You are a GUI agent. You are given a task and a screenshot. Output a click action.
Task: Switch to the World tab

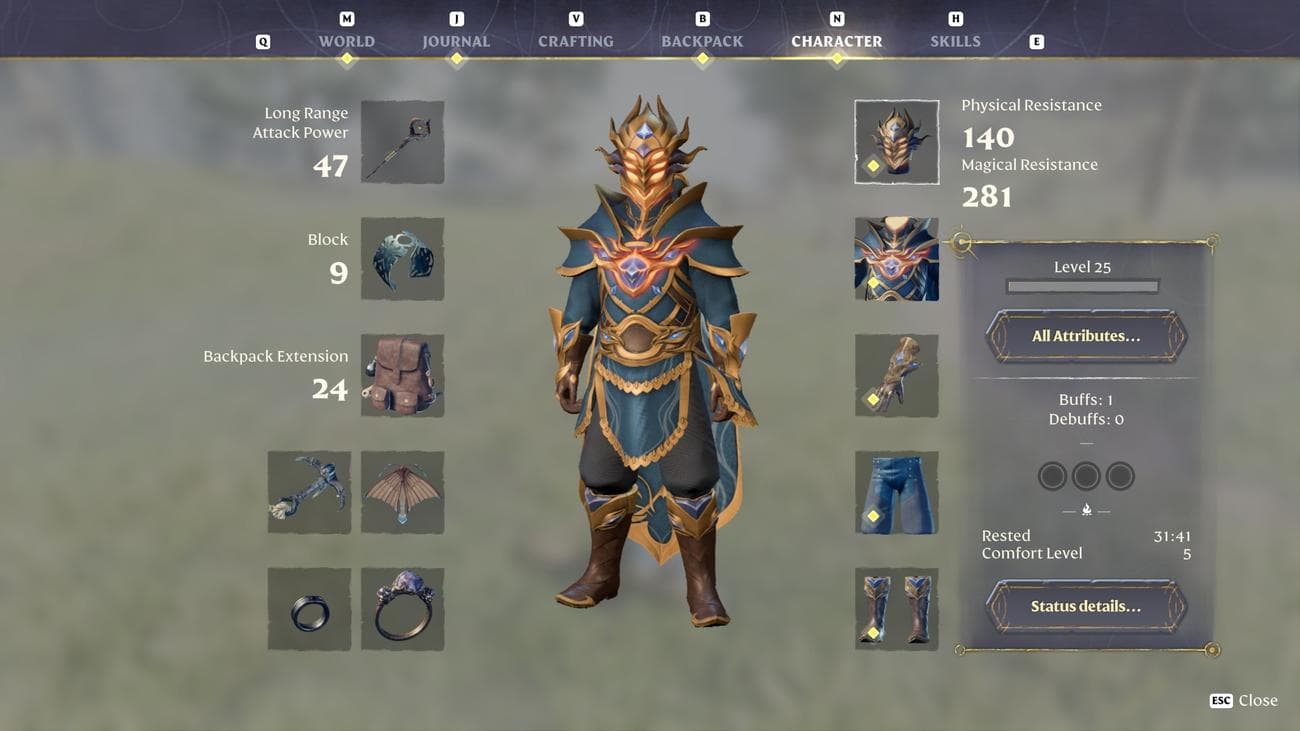346,41
